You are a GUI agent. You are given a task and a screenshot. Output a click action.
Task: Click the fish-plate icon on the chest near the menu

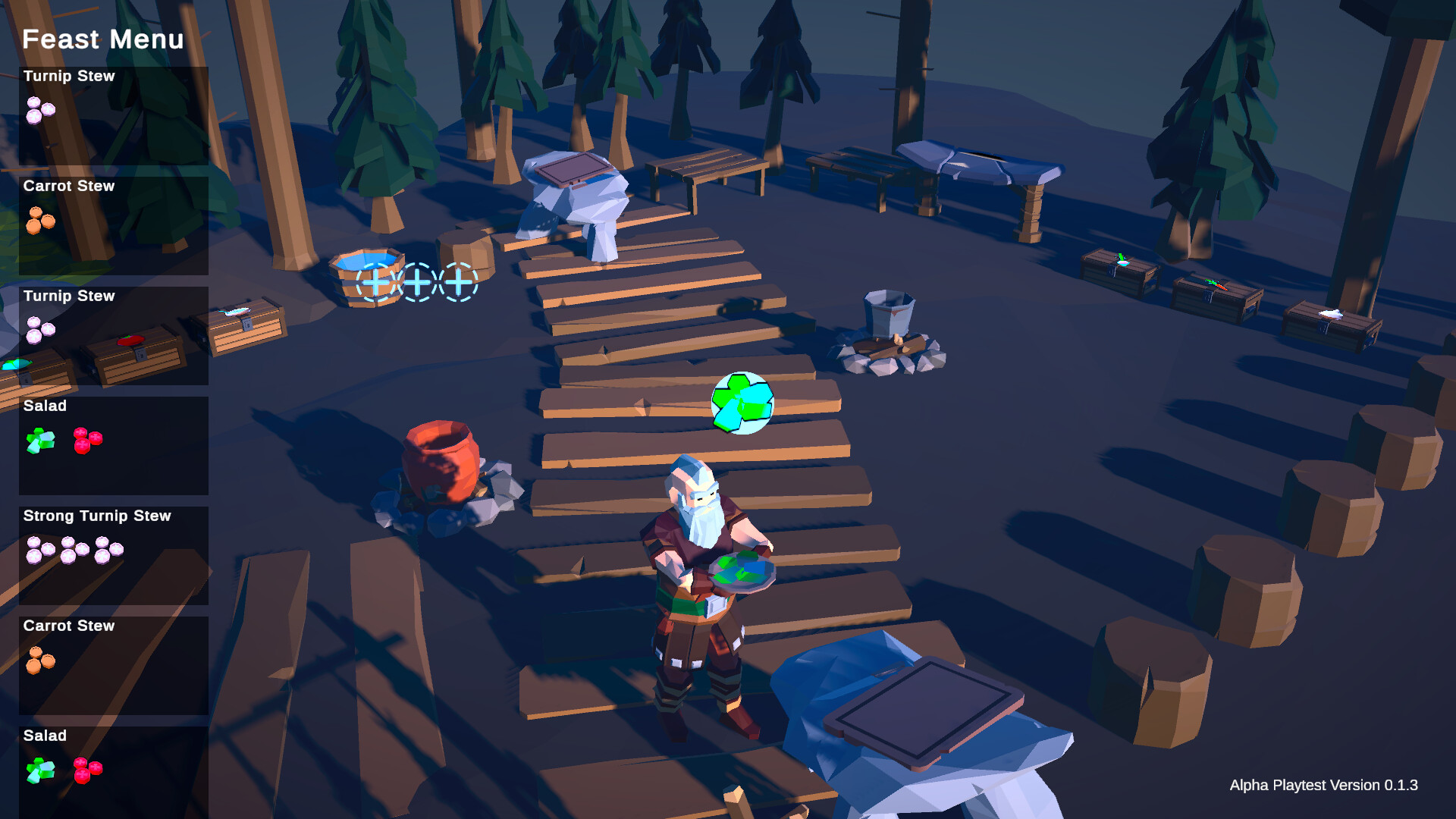coord(235,312)
